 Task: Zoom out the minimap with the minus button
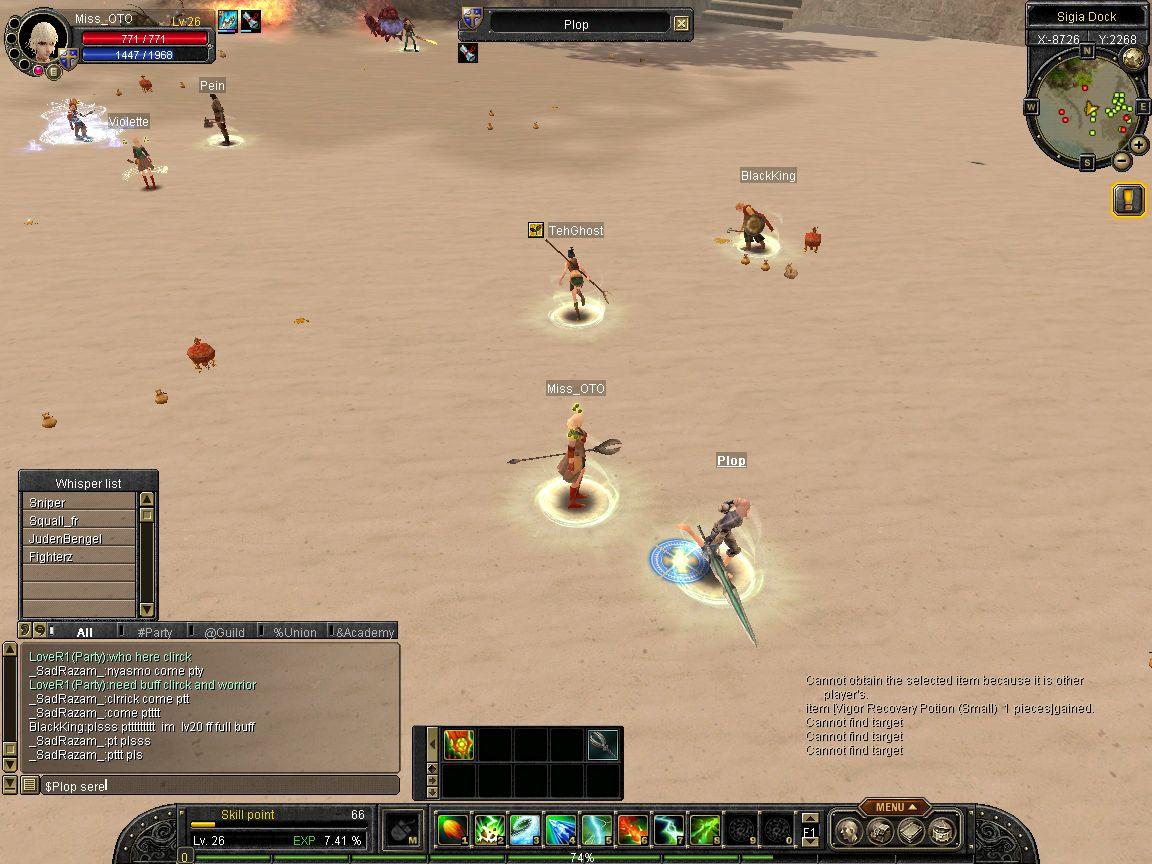coord(1122,160)
